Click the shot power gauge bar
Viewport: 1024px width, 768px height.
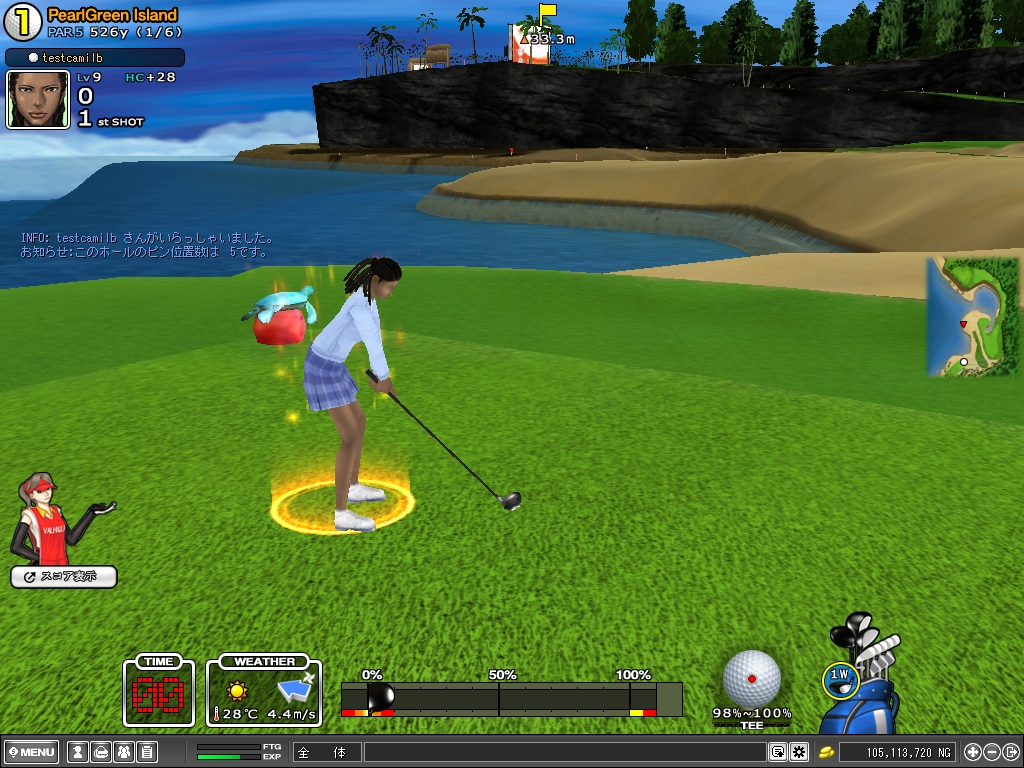point(511,699)
